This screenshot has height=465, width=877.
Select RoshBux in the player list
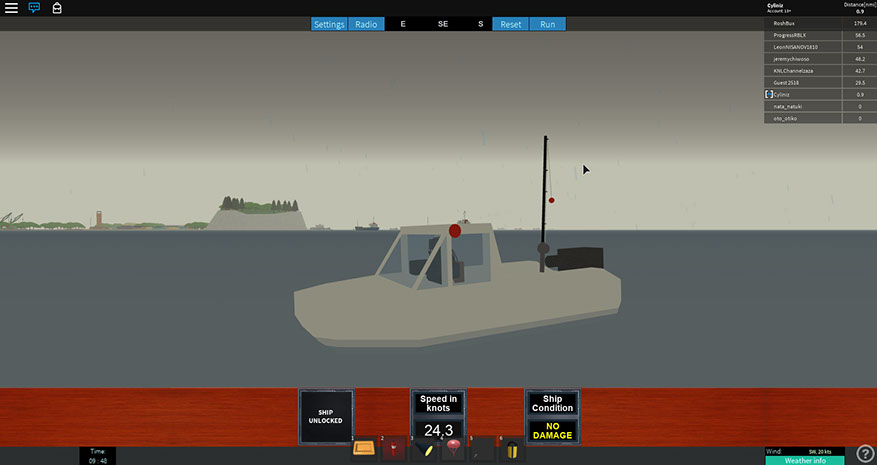785,23
